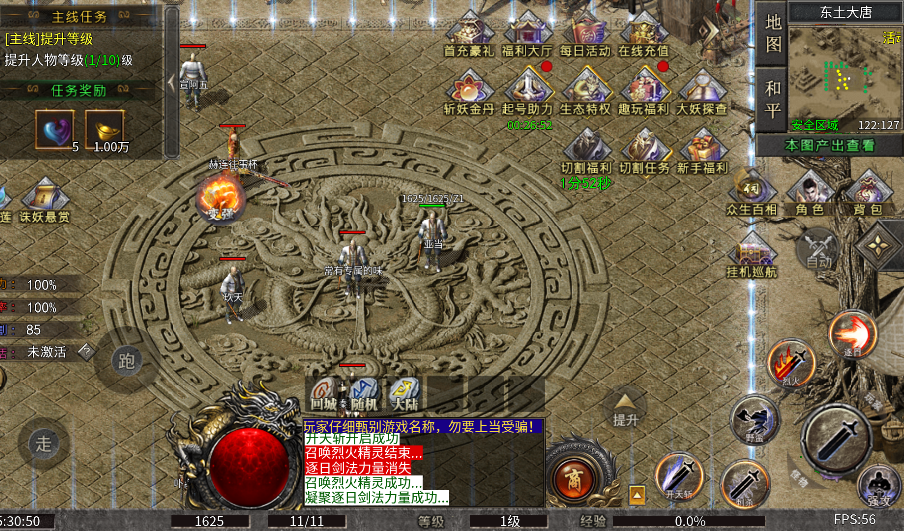Switch to 跑 run mode
Viewport: 904px width, 531px height.
[126, 361]
